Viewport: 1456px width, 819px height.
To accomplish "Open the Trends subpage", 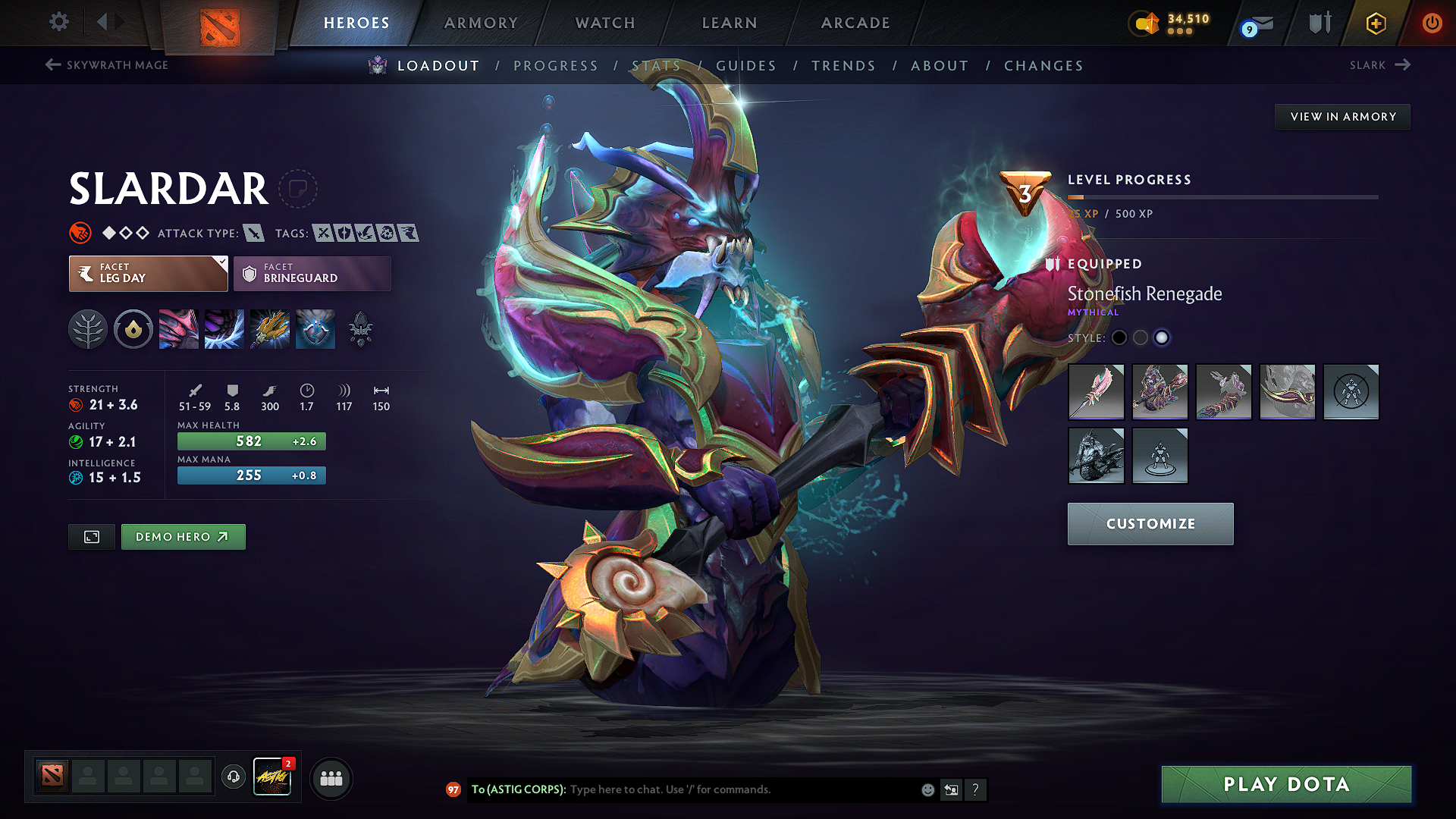I will click(843, 66).
